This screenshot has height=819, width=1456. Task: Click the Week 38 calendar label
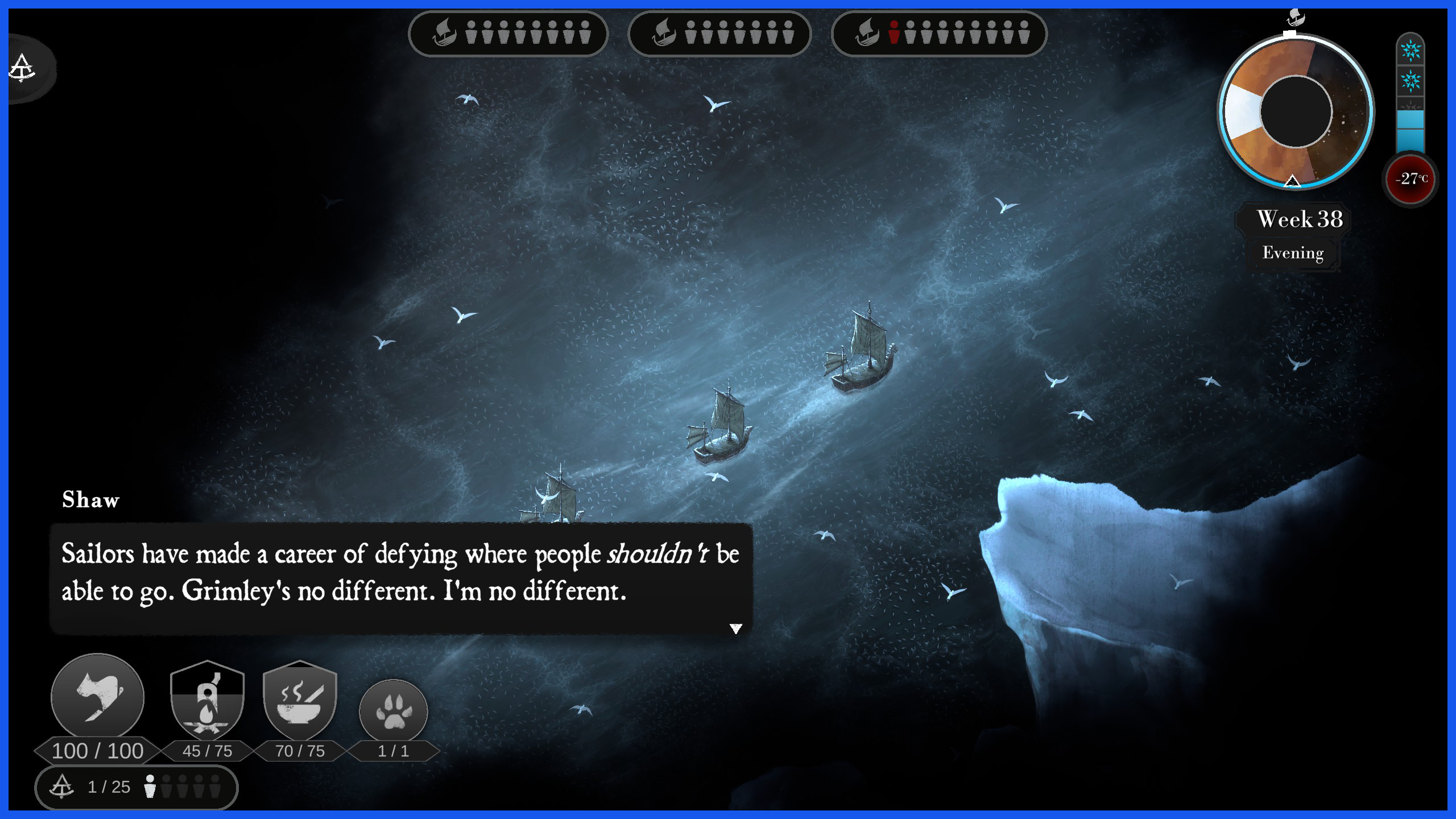pos(1299,220)
